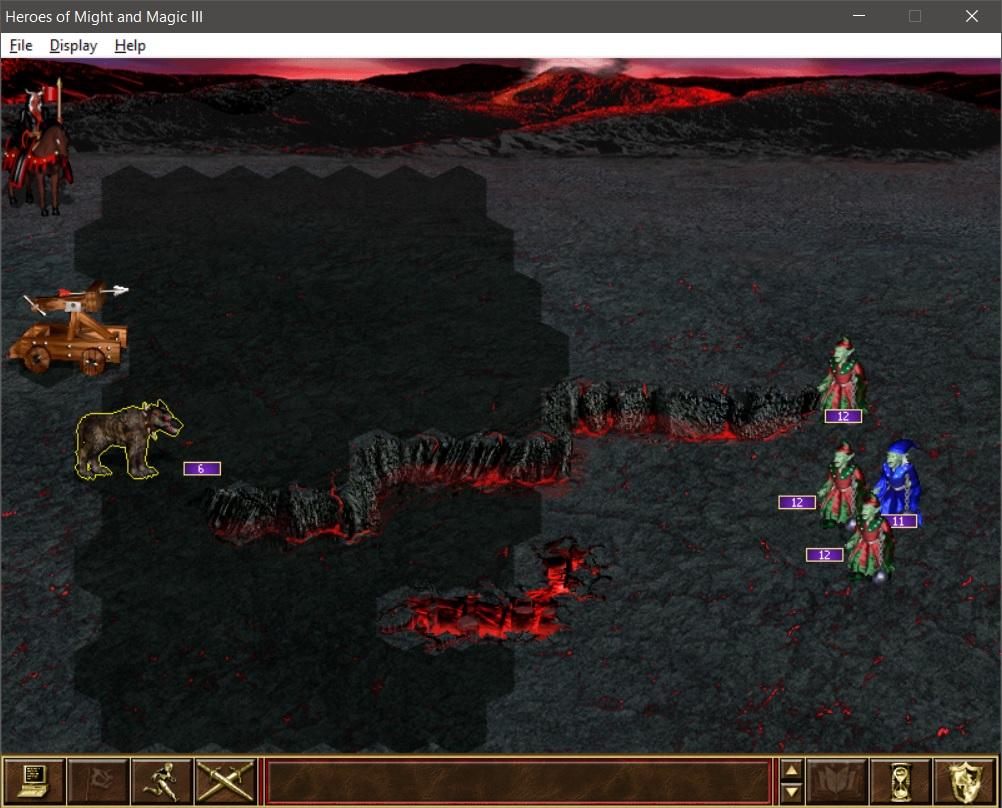
Task: Open the spellbook to cast a spell
Action: [x=836, y=781]
